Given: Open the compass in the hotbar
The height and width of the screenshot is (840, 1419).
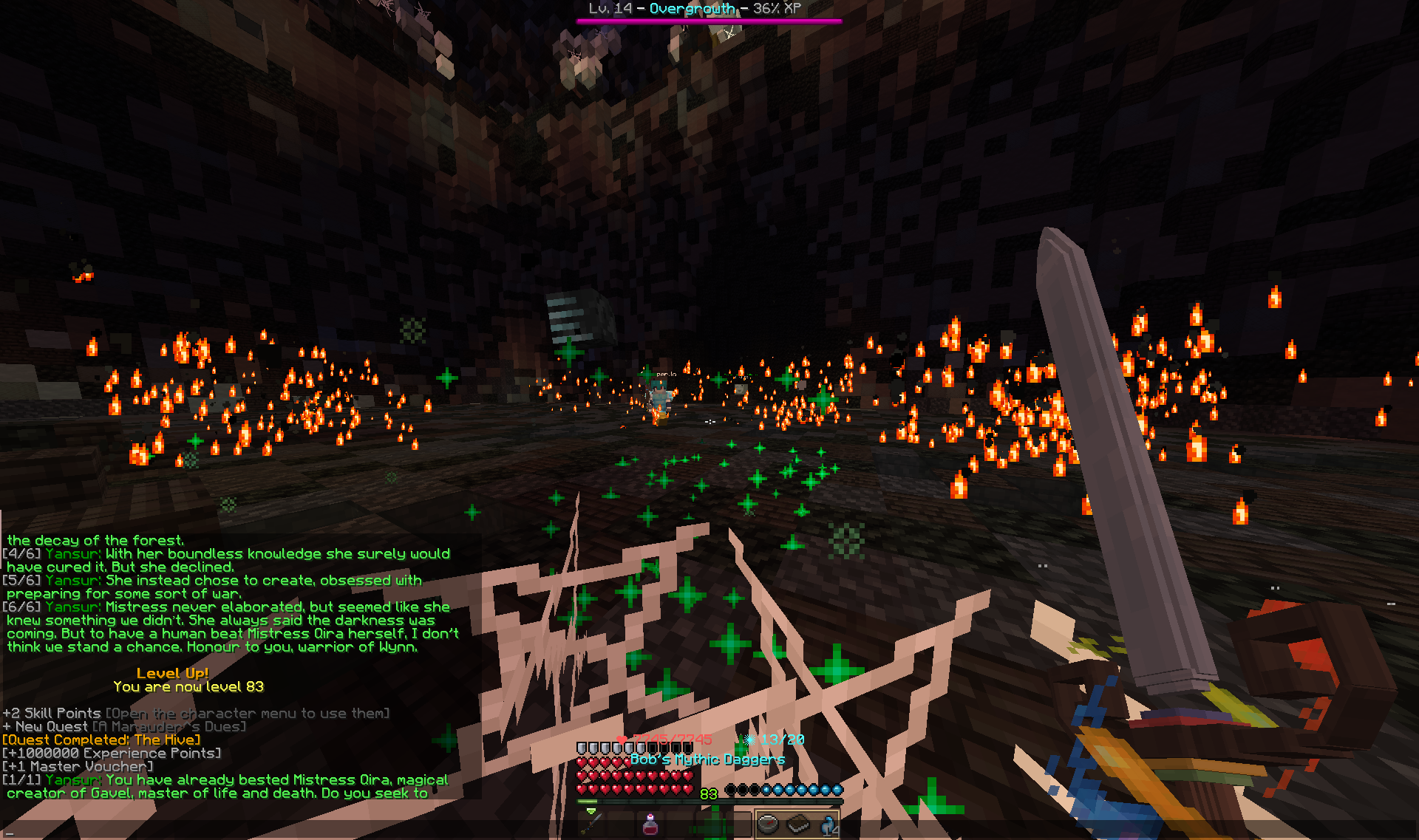Looking at the screenshot, I should click(769, 823).
